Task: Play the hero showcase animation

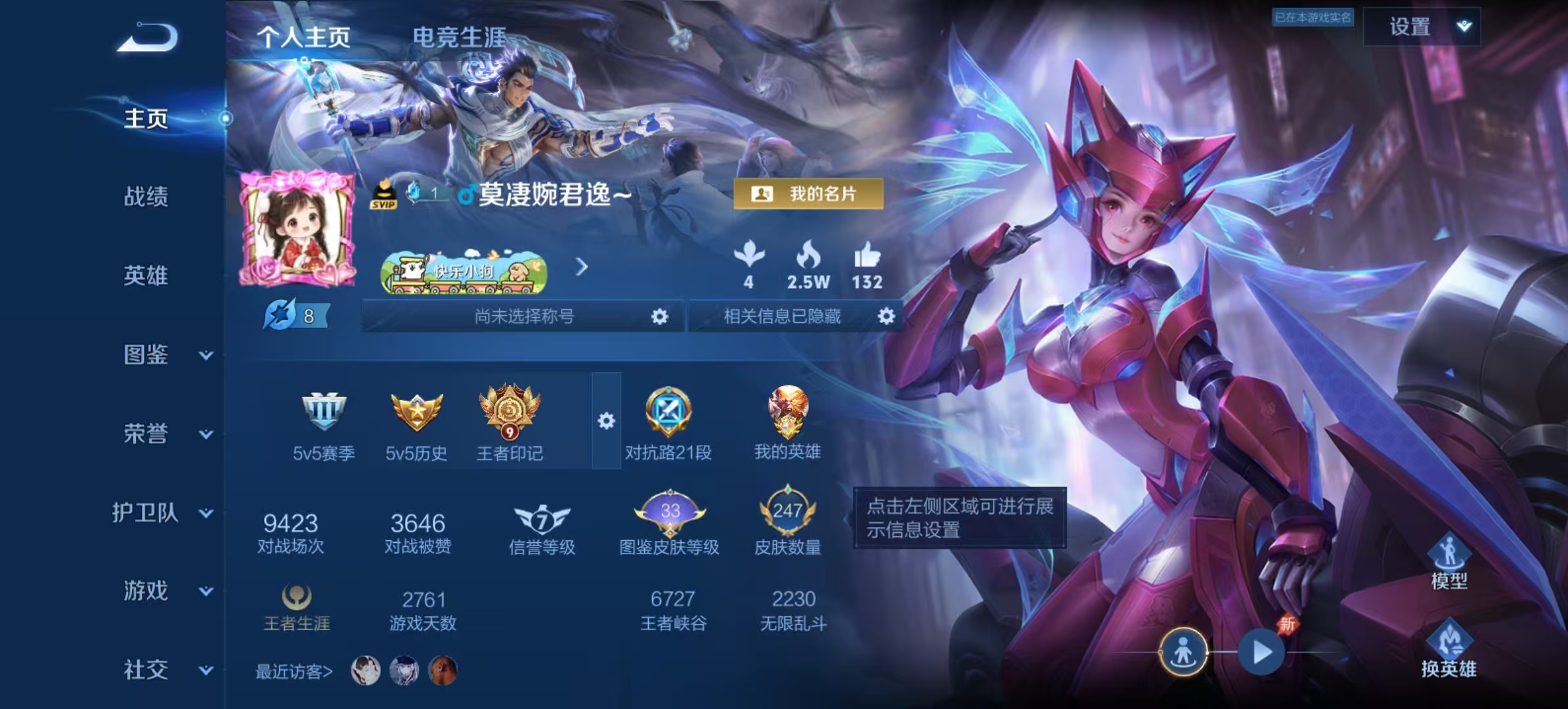Action: click(1261, 653)
